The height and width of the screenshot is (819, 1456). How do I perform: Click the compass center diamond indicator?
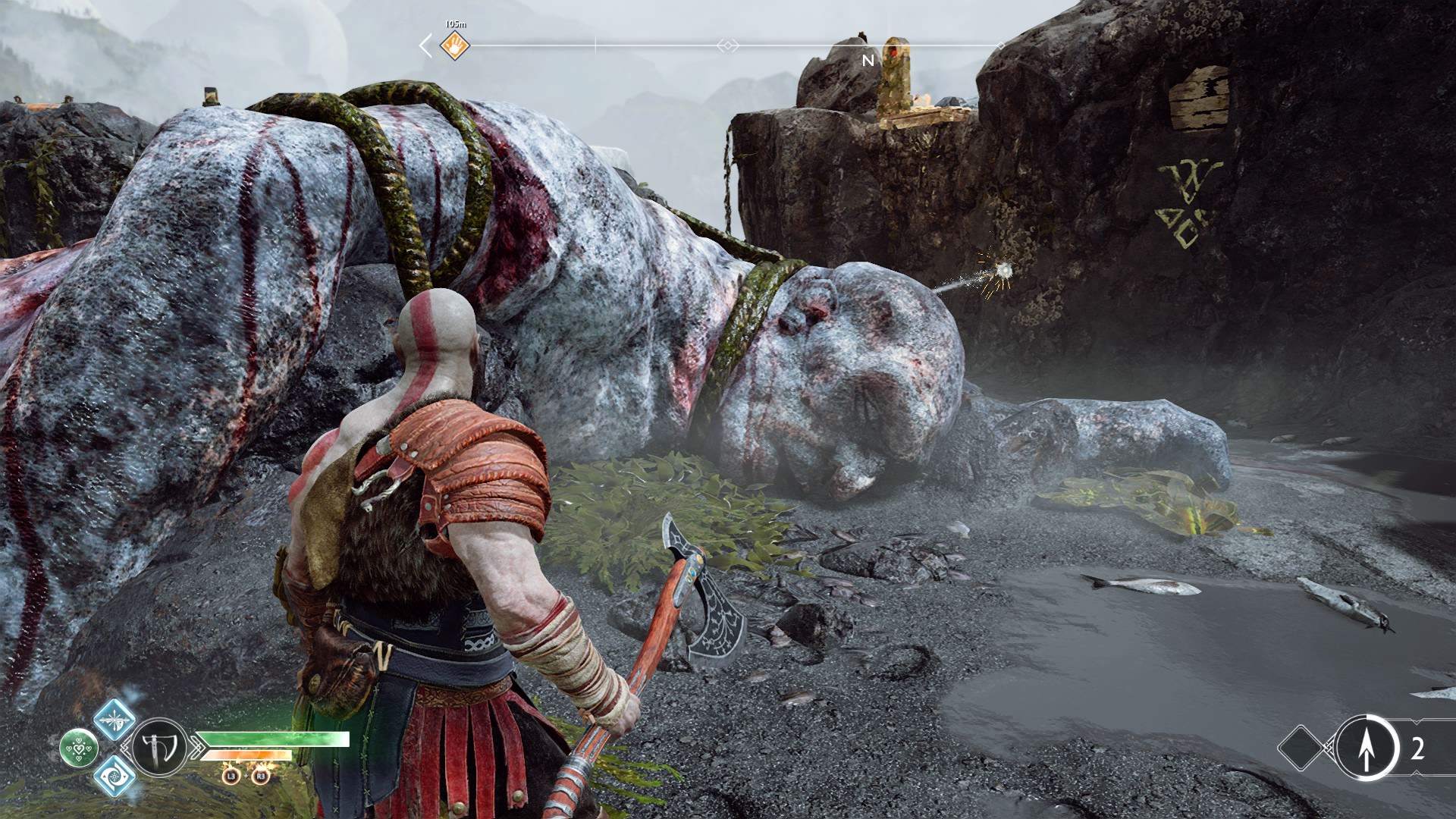(x=727, y=46)
